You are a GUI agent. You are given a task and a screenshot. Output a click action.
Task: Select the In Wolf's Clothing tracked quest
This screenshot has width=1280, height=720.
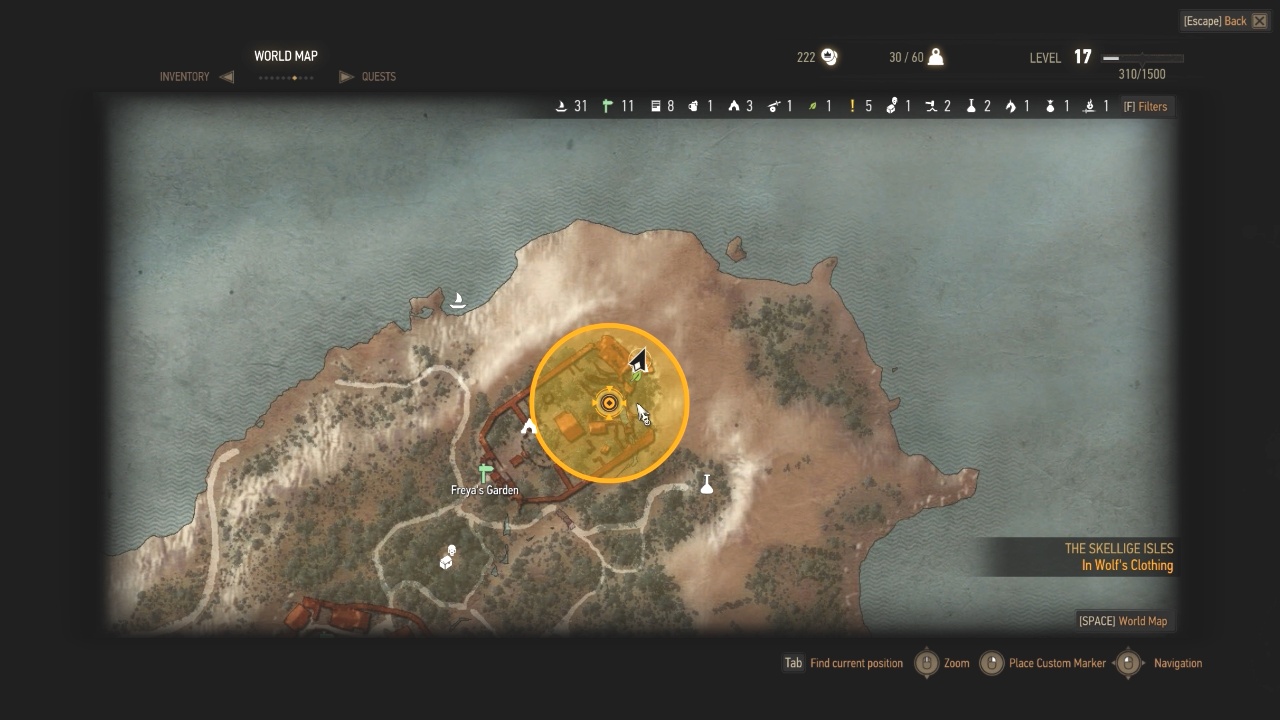click(1127, 566)
